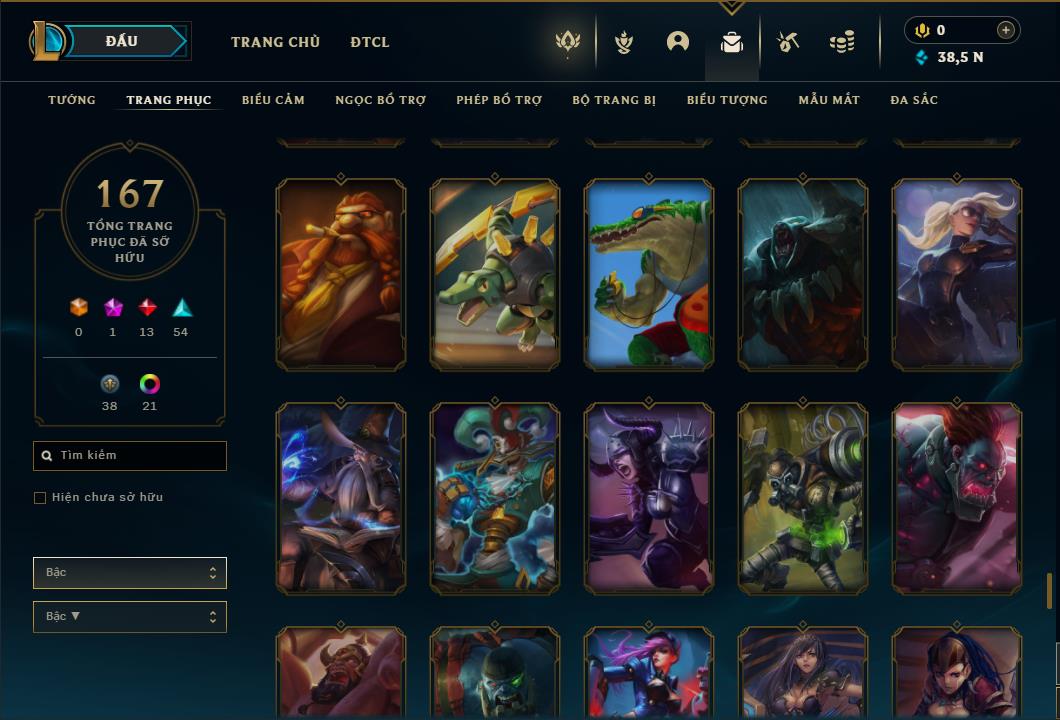1060x720 pixels.
Task: Open the NGỌC BỔ TRỢ tab
Action: click(x=380, y=100)
